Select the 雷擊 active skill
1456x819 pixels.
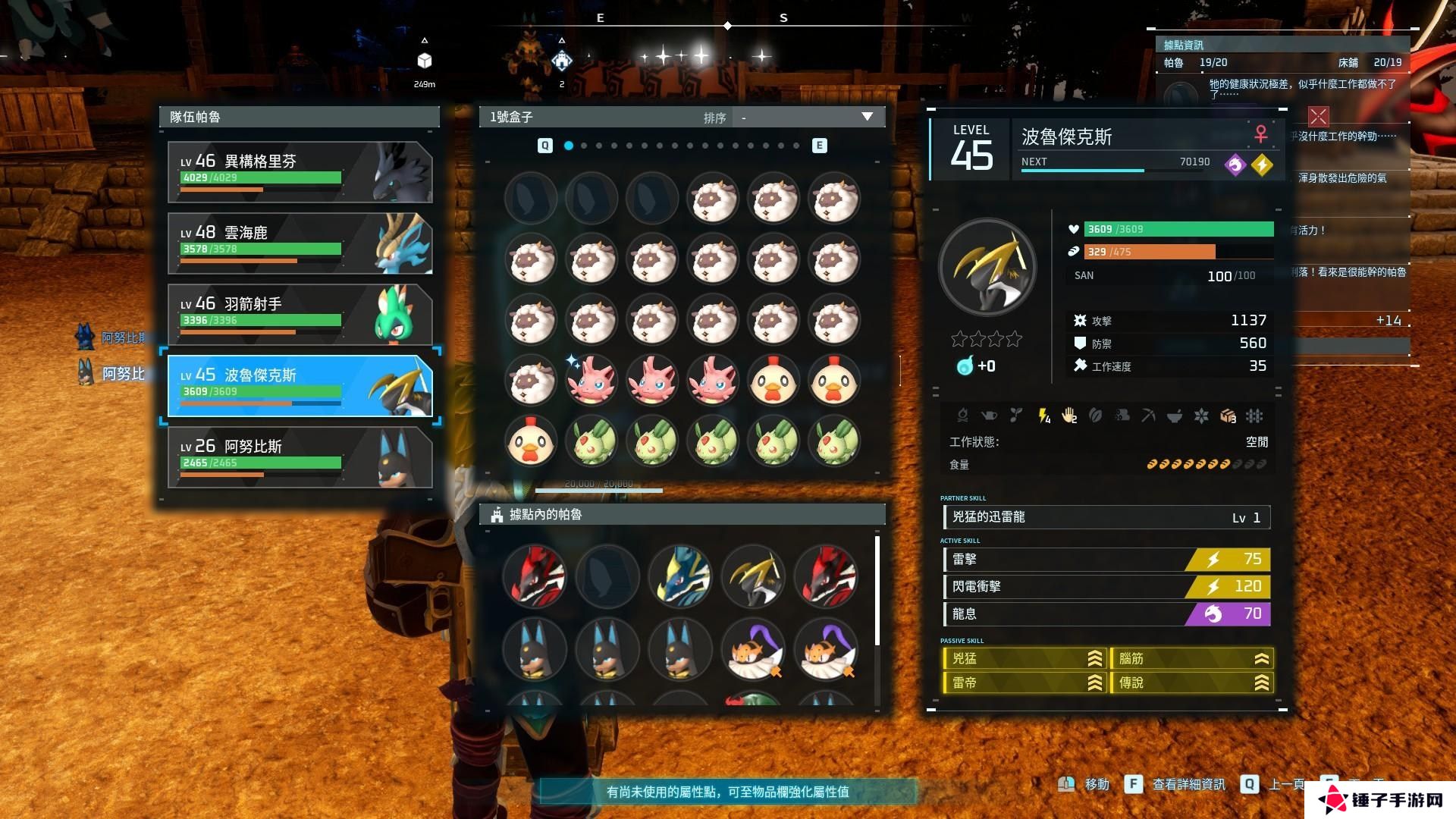[x=1106, y=560]
